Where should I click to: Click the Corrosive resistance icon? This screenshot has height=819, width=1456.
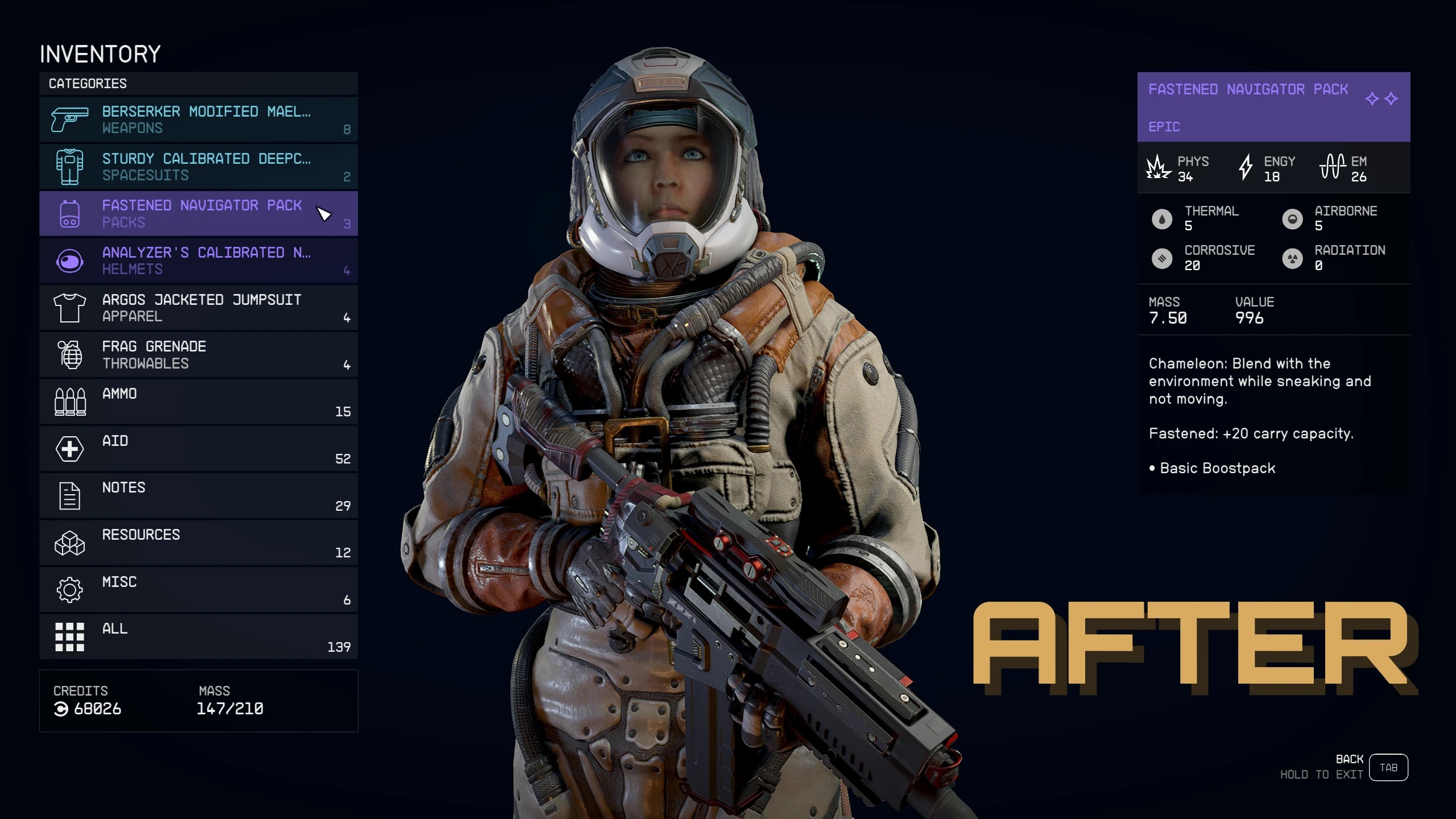click(x=1161, y=258)
